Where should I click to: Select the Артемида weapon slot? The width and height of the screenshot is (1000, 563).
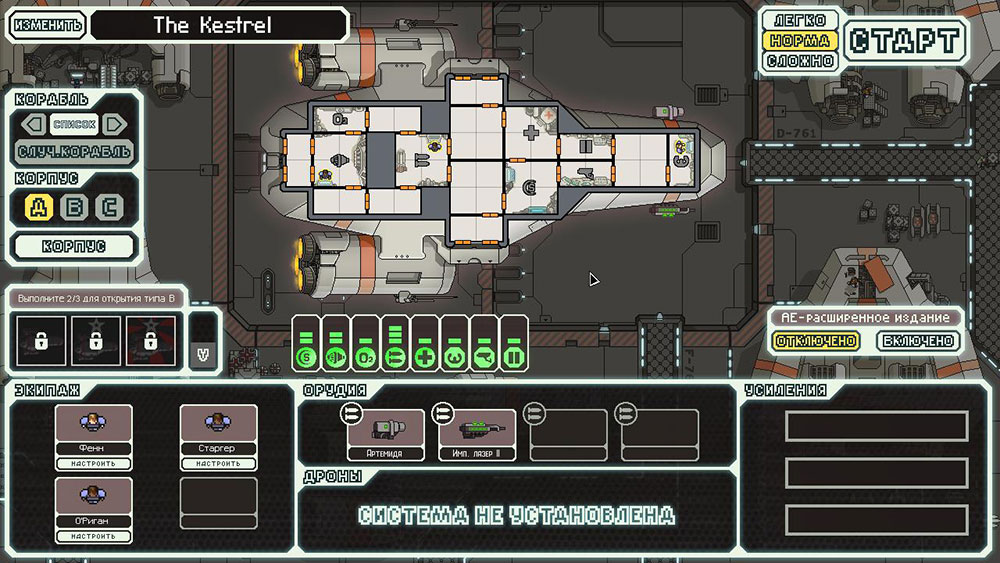pyautogui.click(x=385, y=435)
